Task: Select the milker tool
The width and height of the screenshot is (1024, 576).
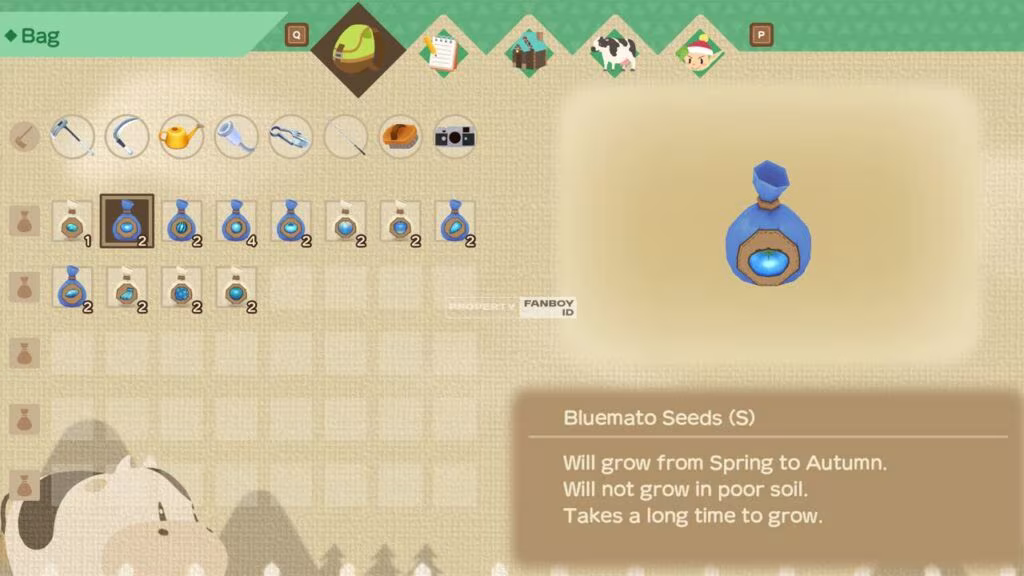Action: 236,137
